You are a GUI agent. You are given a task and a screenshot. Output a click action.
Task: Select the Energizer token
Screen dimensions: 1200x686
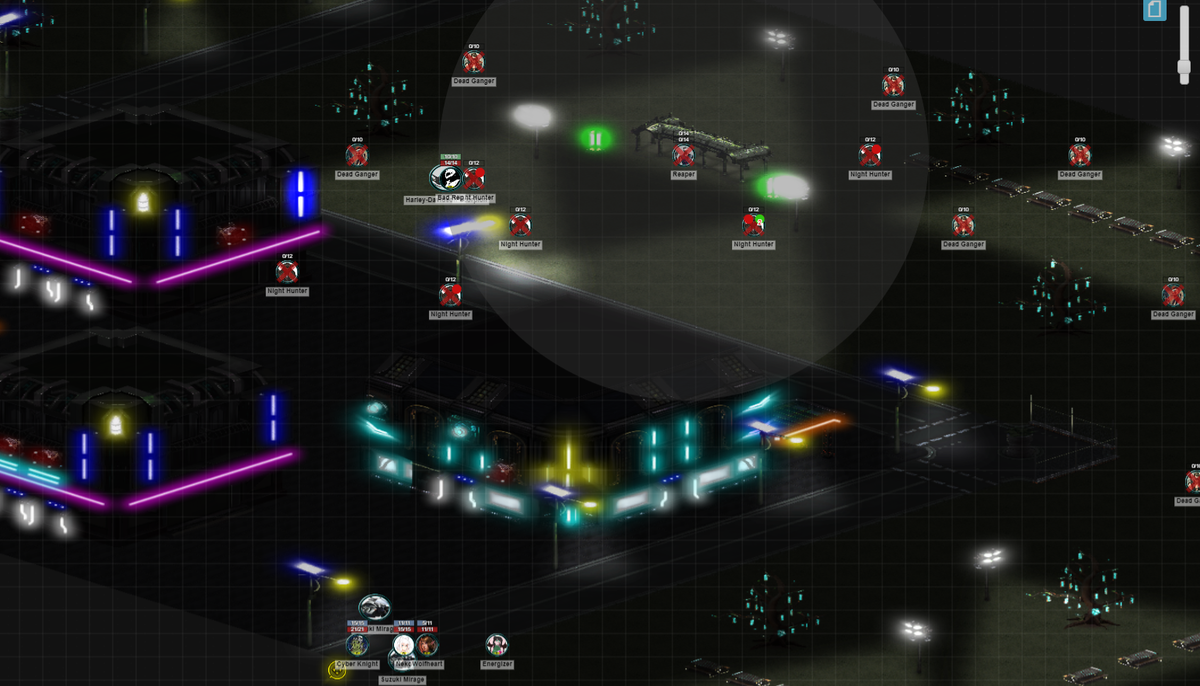(497, 645)
